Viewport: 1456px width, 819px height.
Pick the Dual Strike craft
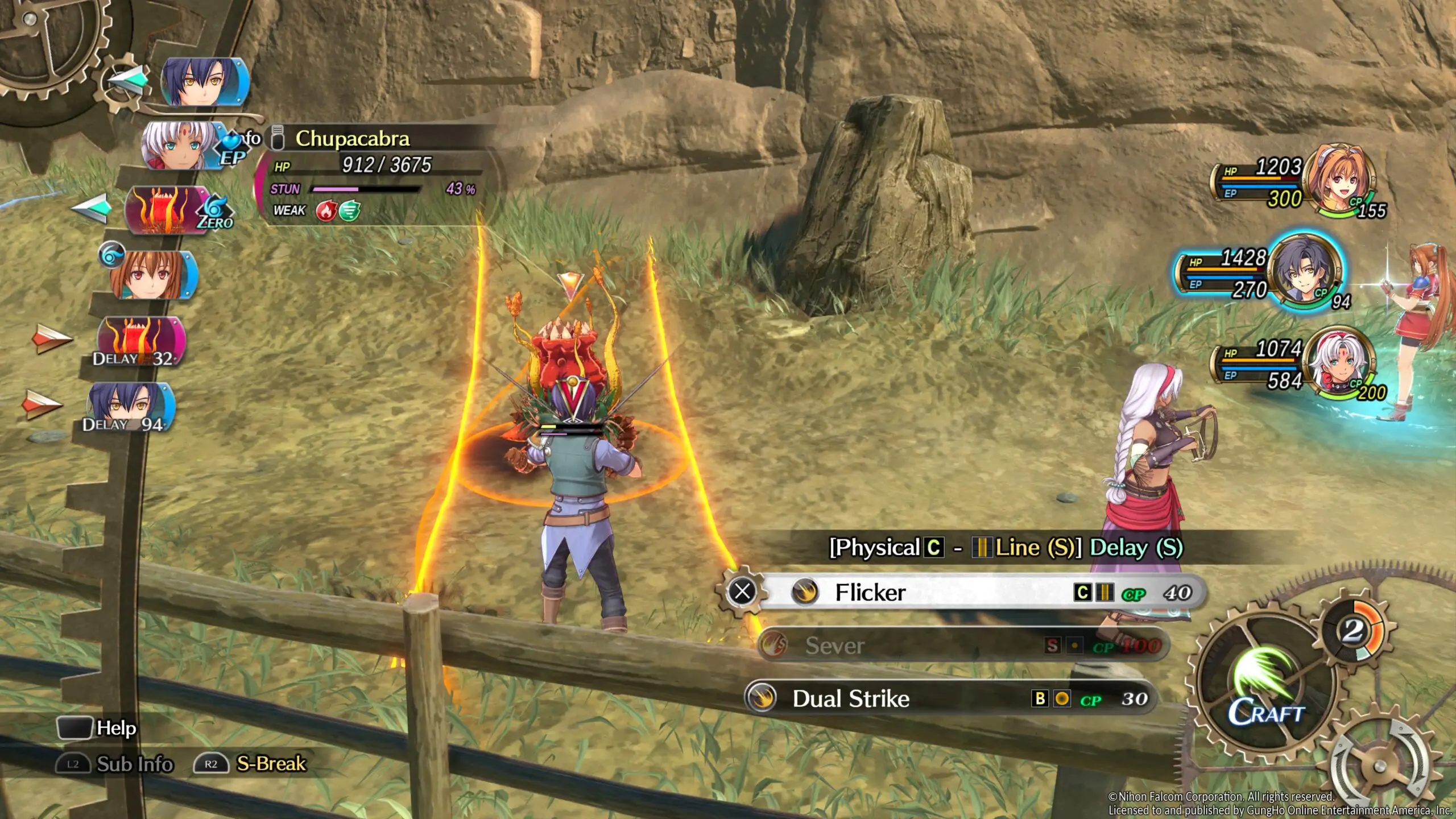(x=950, y=698)
